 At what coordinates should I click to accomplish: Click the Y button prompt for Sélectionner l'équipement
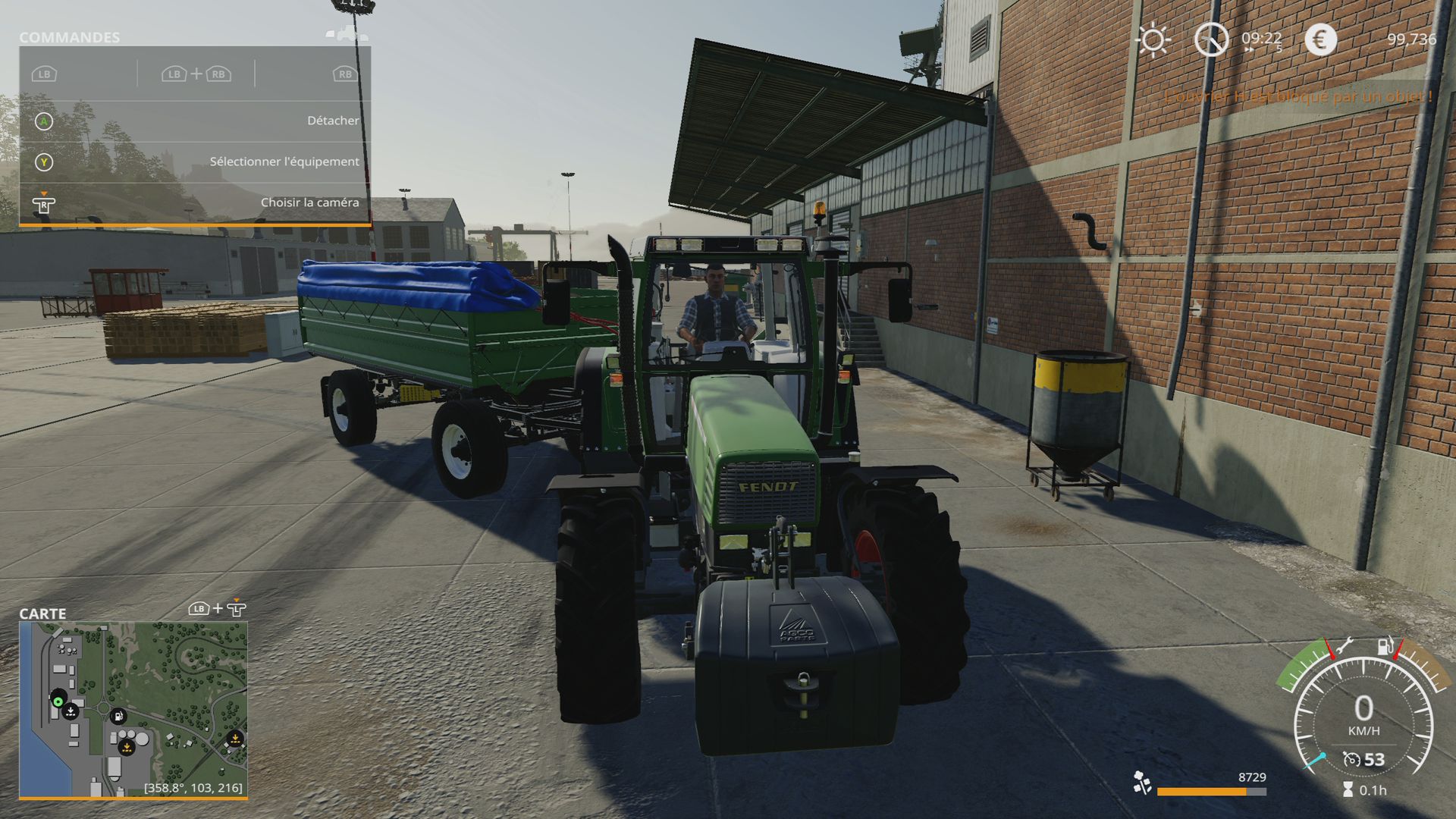tap(45, 161)
